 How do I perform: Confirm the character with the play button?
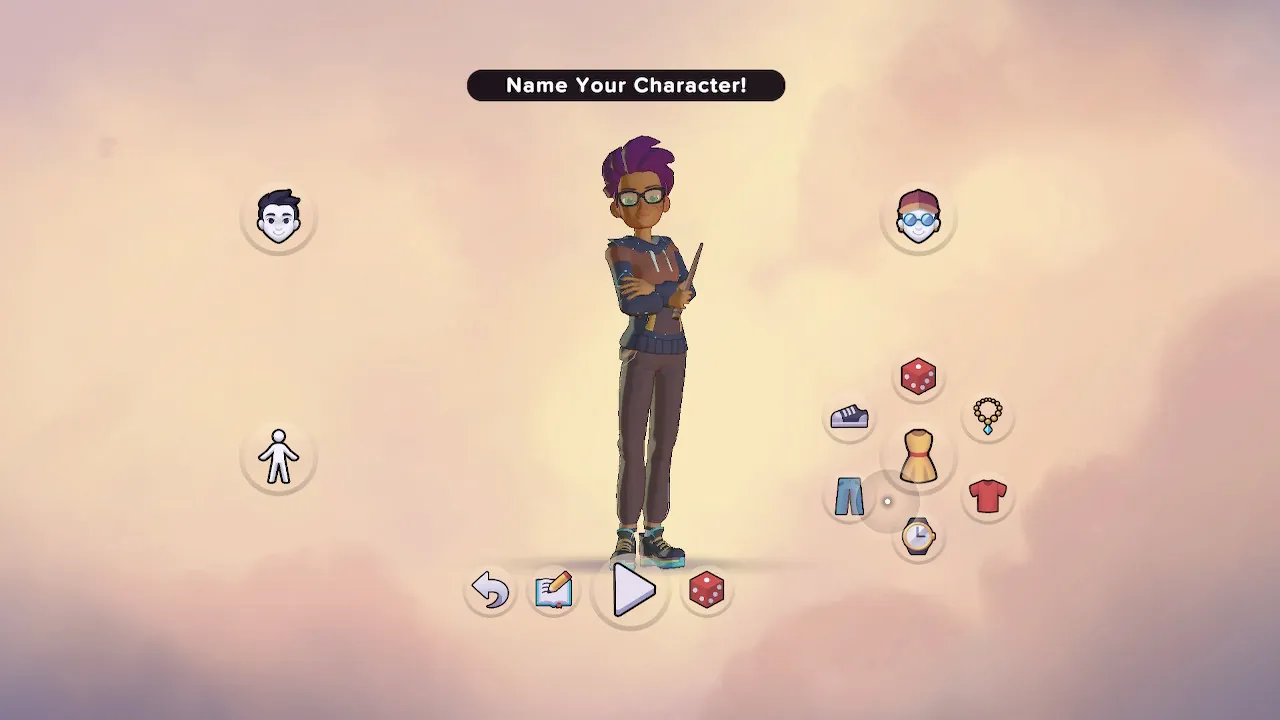pos(629,591)
